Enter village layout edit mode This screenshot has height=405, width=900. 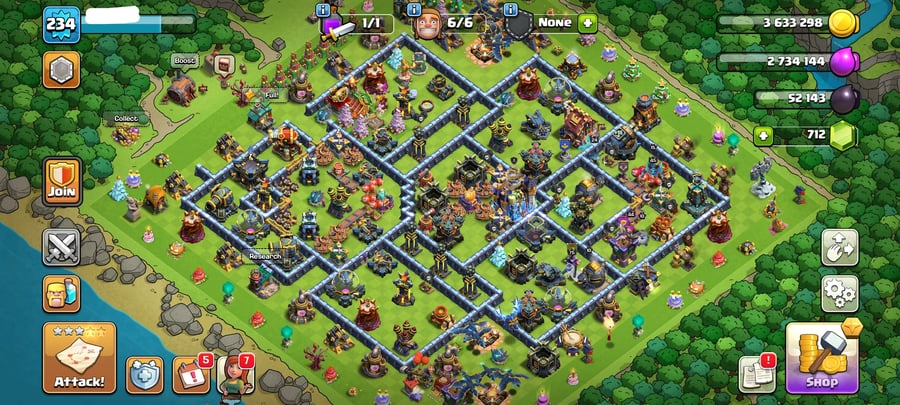click(x=840, y=248)
